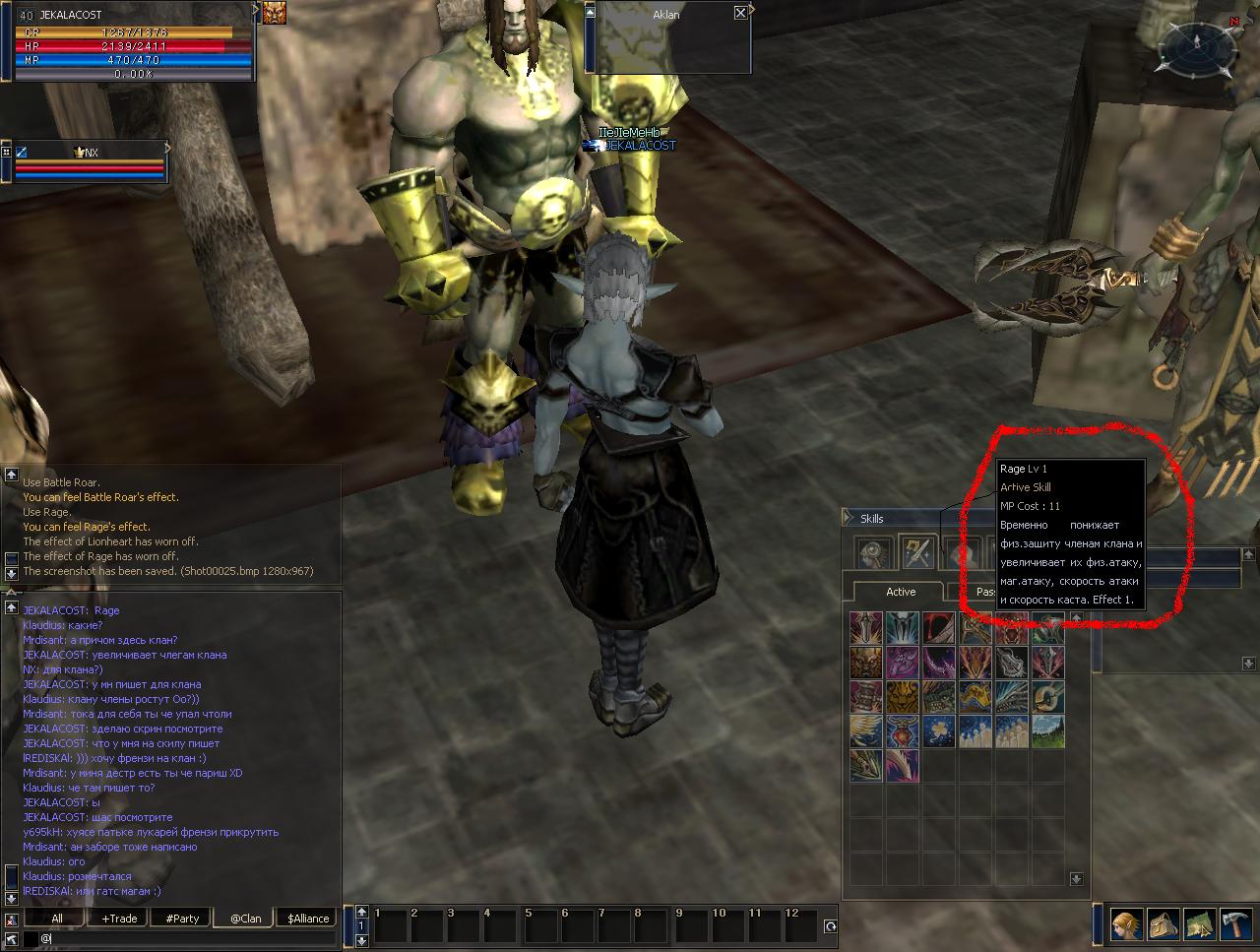
Task: Choose the four-leaf clover skill icon
Action: pos(940,730)
